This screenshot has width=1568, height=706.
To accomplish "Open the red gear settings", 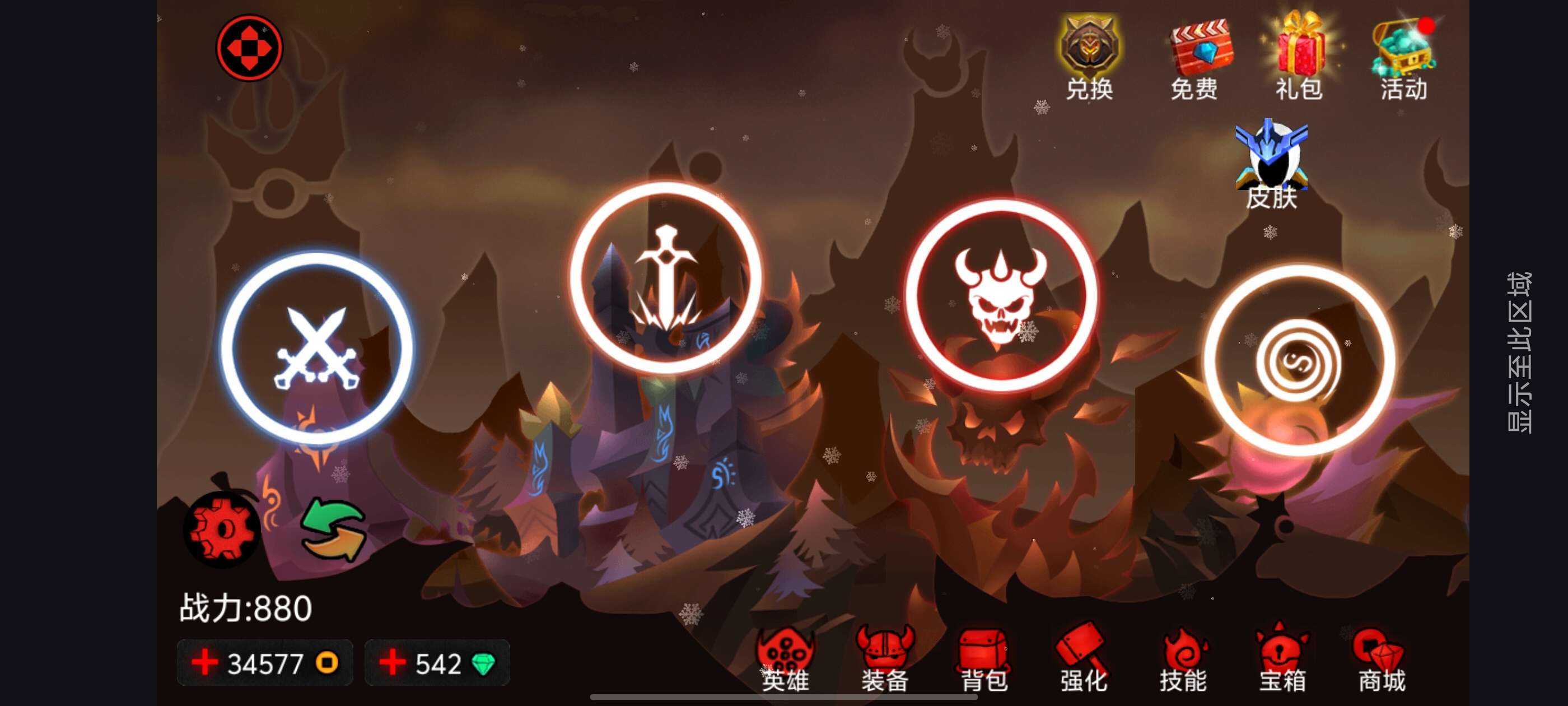I will pyautogui.click(x=223, y=530).
